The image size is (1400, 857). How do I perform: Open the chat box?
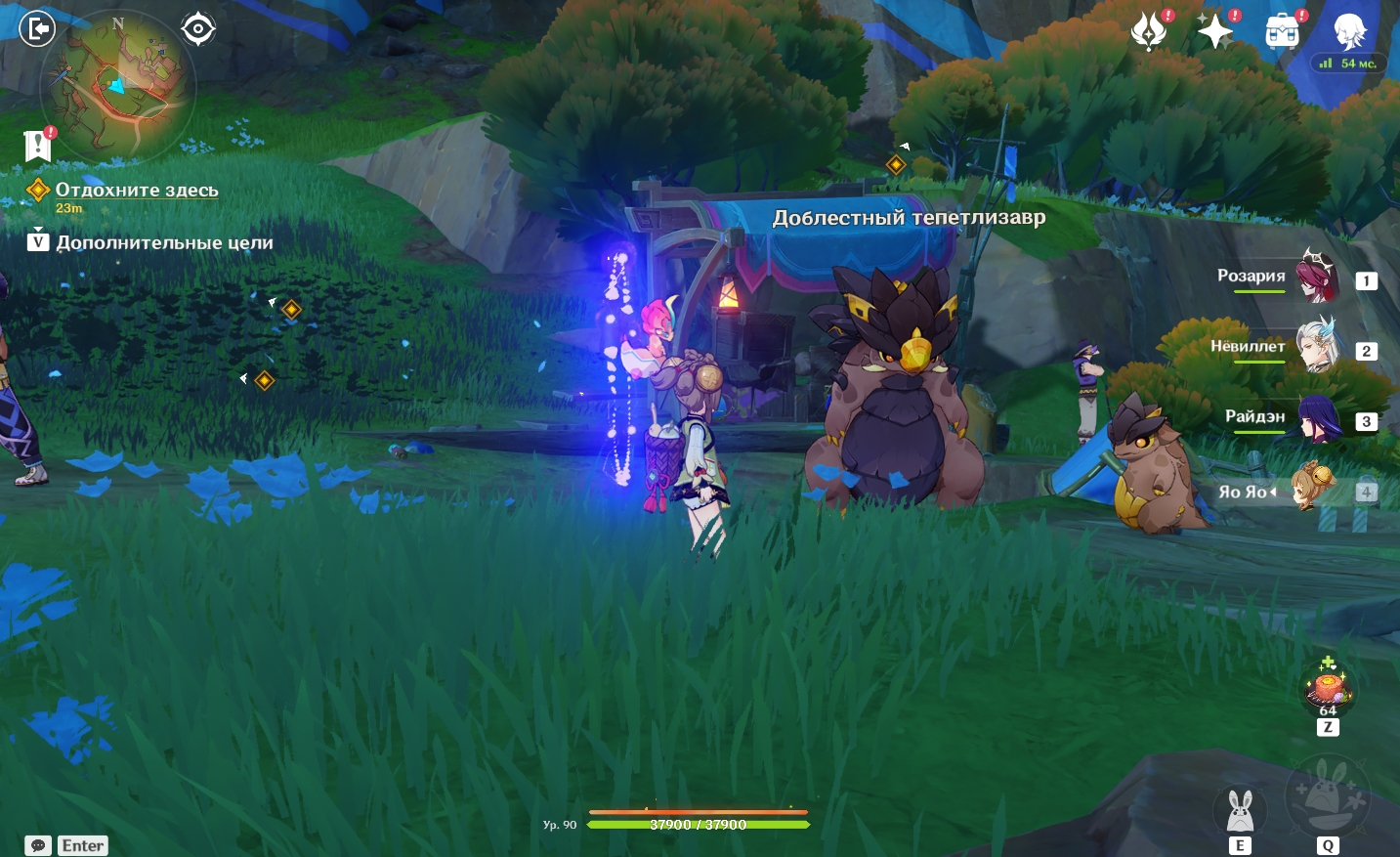38,845
